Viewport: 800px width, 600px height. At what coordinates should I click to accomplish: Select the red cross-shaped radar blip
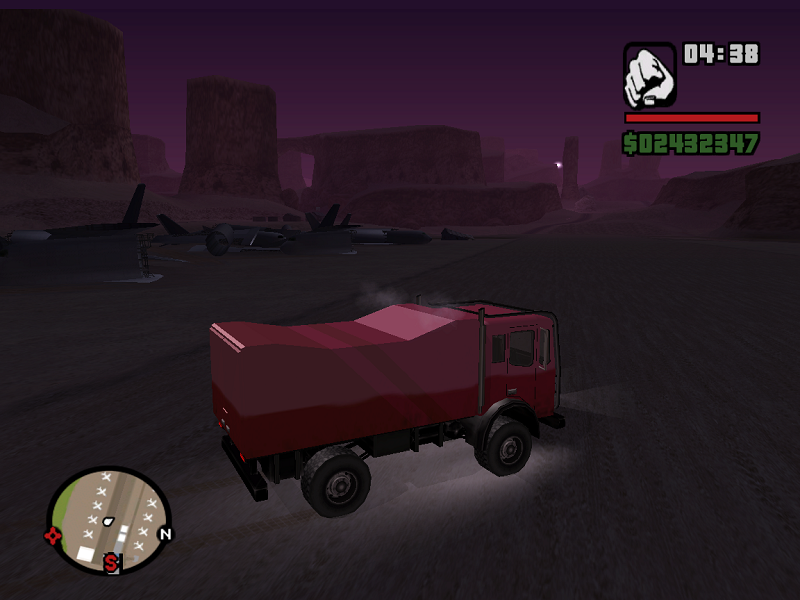53,535
